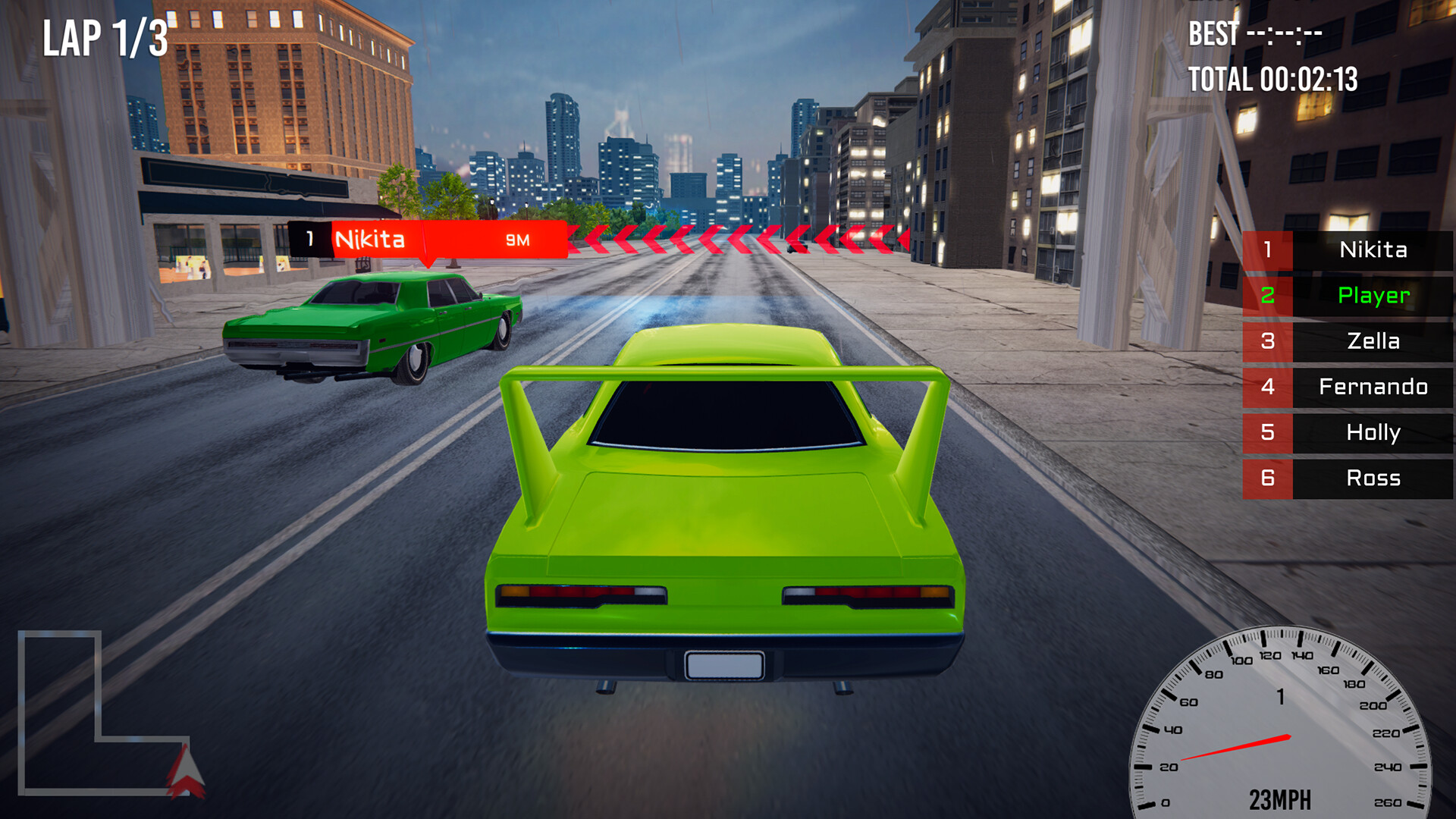The image size is (1456, 819).
Task: Click the 9M distance marker
Action: point(516,239)
